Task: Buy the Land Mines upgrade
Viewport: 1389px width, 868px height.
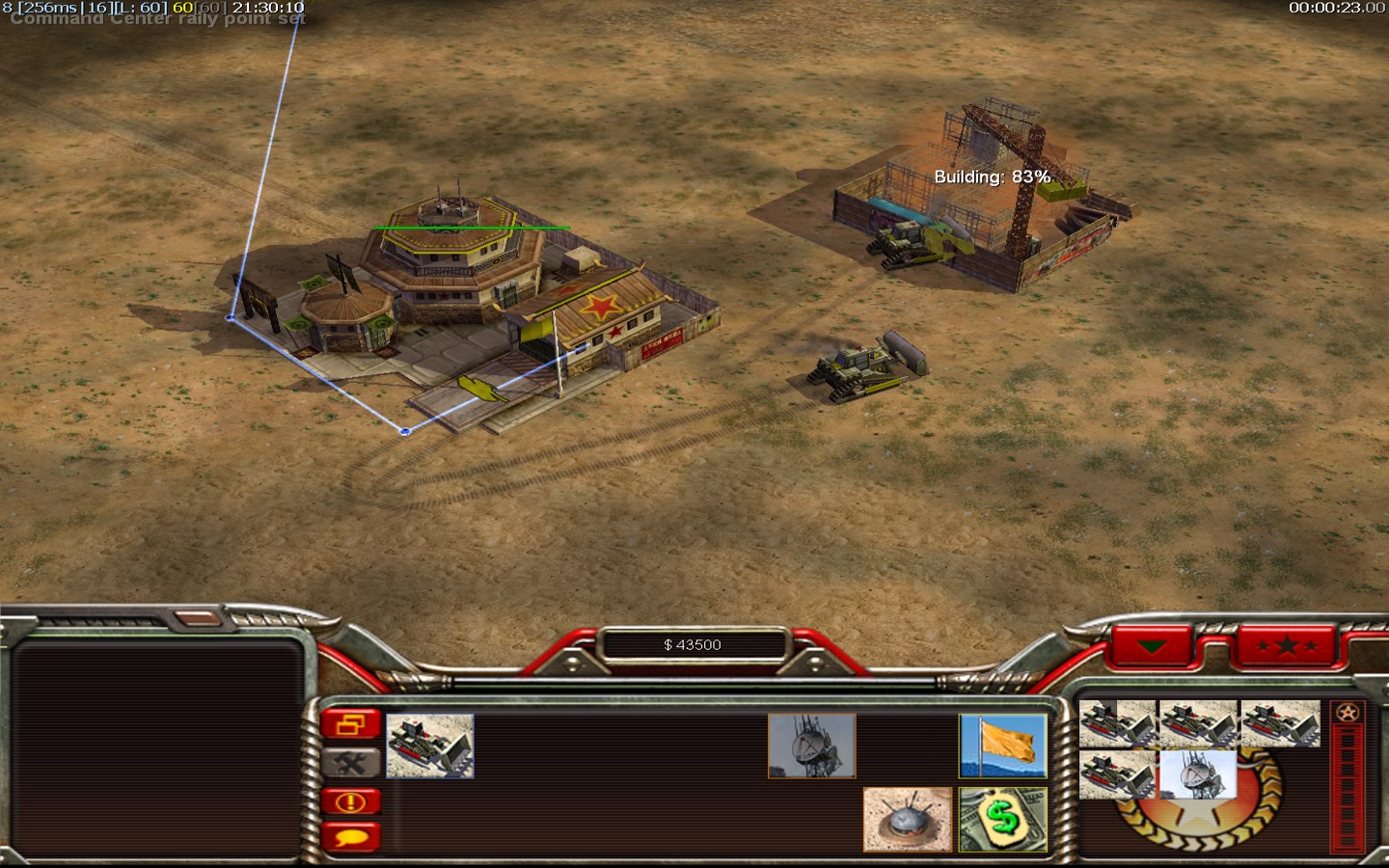Action: [x=907, y=819]
